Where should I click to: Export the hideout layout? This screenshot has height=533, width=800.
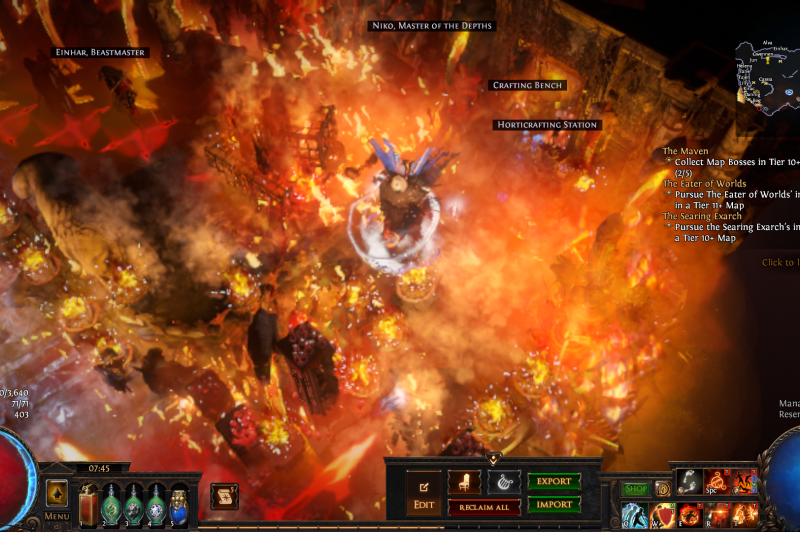(553, 481)
